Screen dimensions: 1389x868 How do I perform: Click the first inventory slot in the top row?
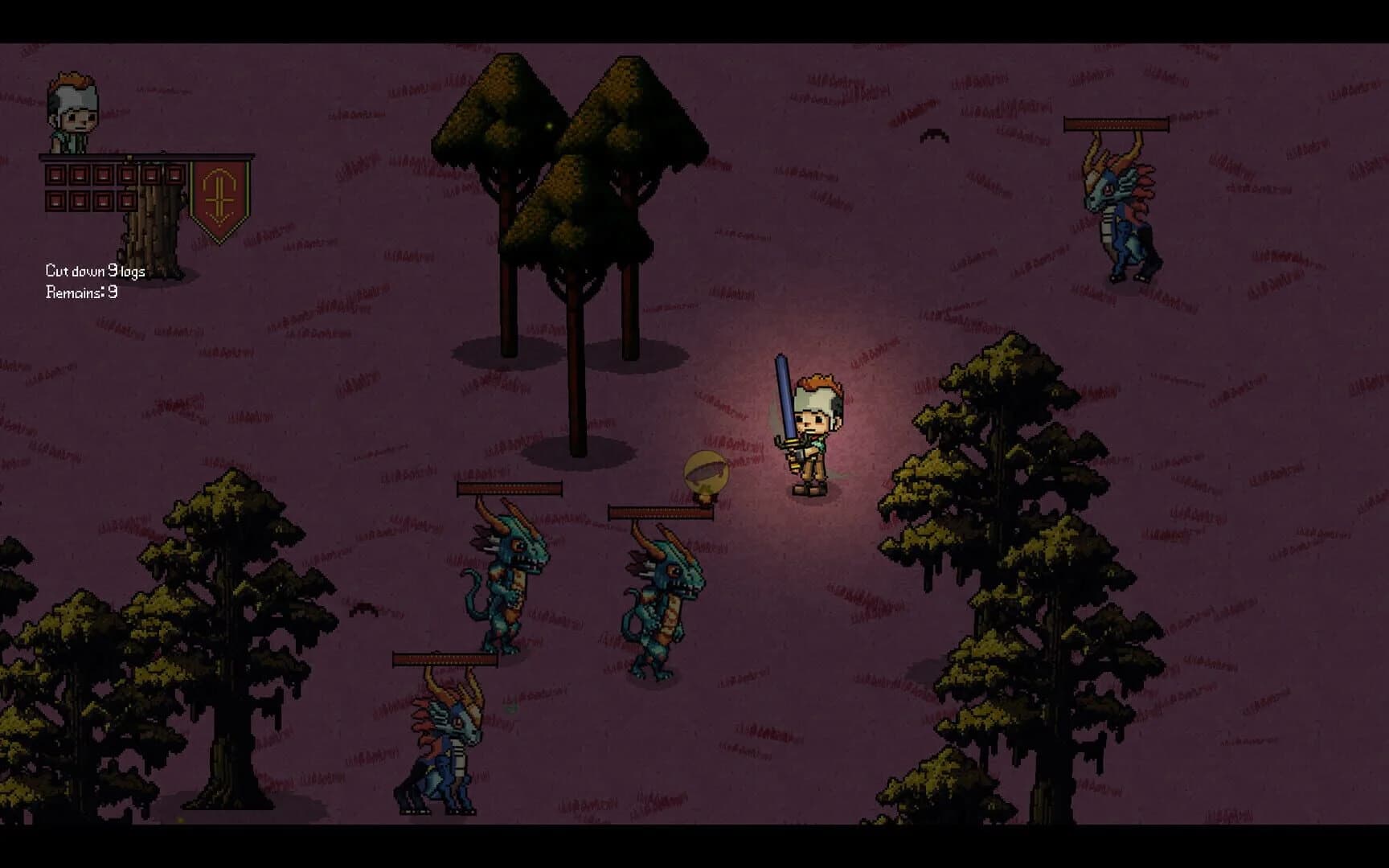pyautogui.click(x=56, y=174)
